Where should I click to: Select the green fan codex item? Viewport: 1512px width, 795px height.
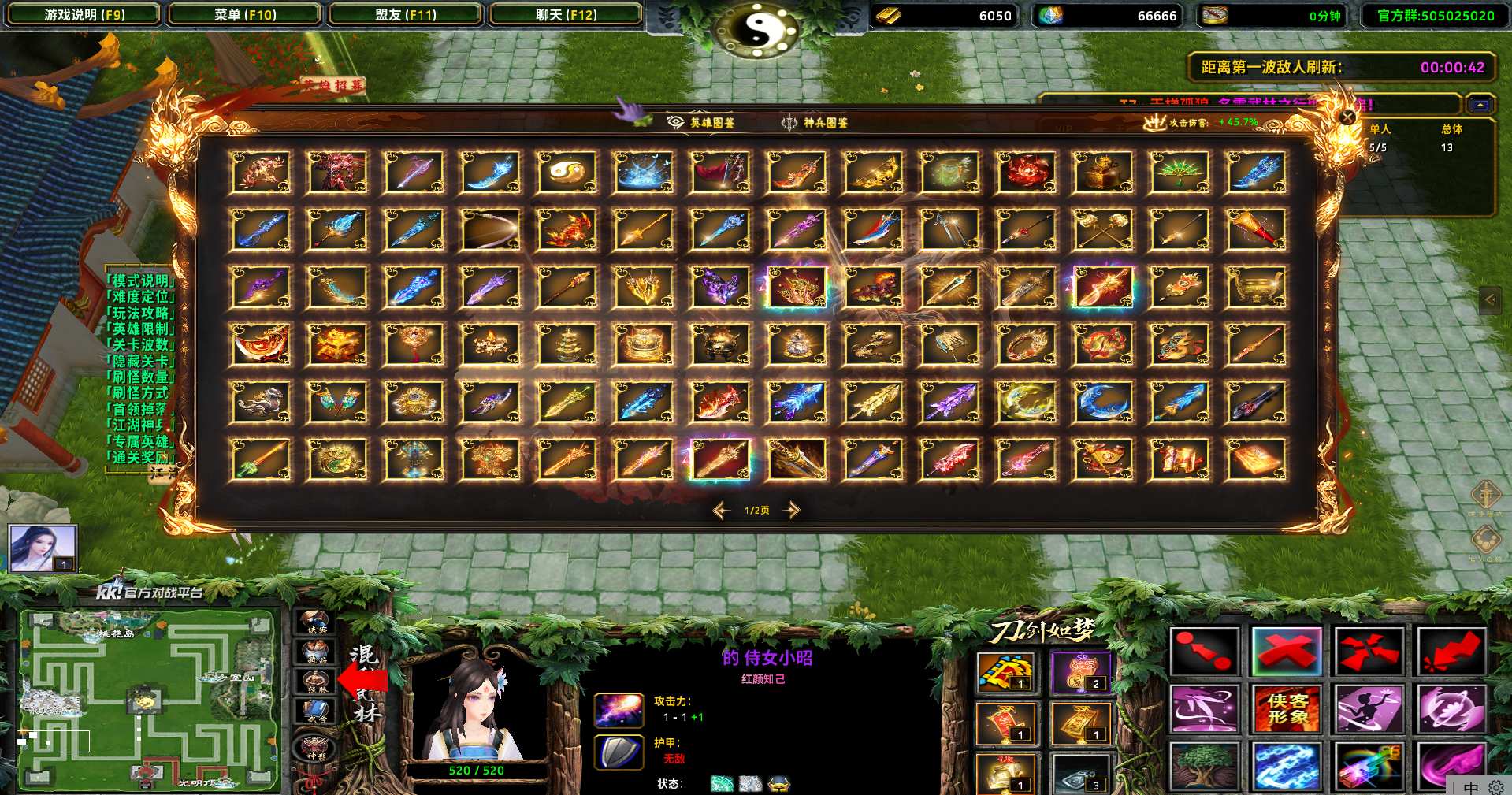tap(1179, 173)
